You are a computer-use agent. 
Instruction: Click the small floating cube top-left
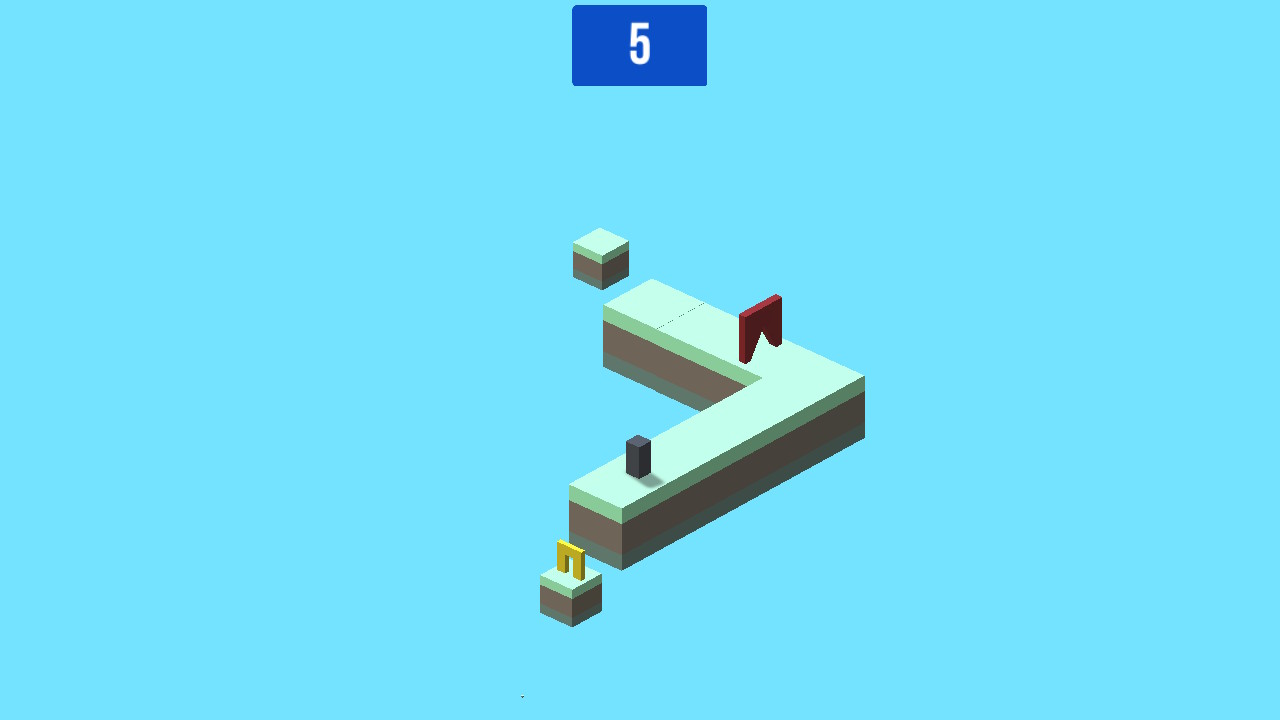[x=599, y=258]
